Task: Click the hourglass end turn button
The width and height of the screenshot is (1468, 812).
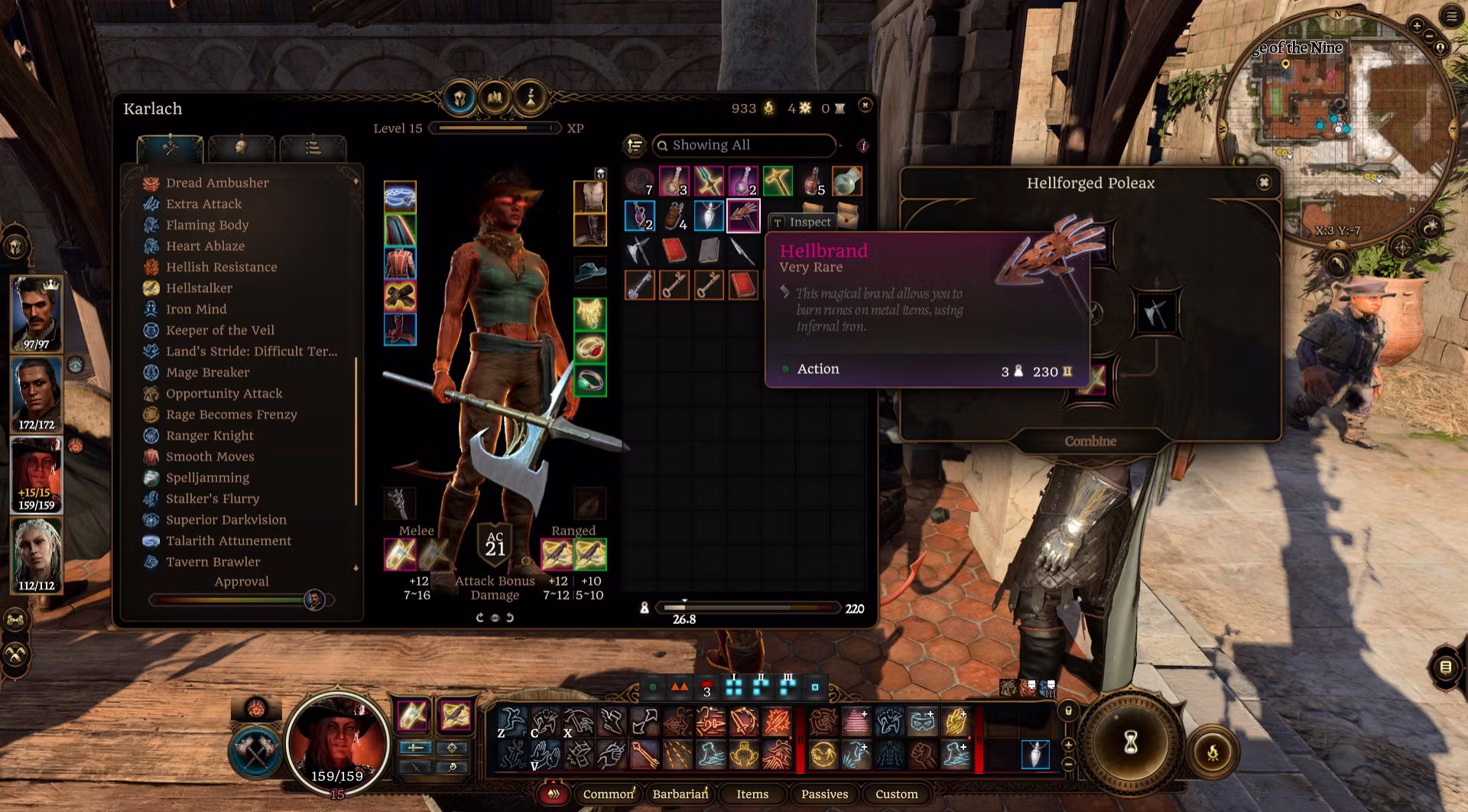Action: [x=1131, y=740]
